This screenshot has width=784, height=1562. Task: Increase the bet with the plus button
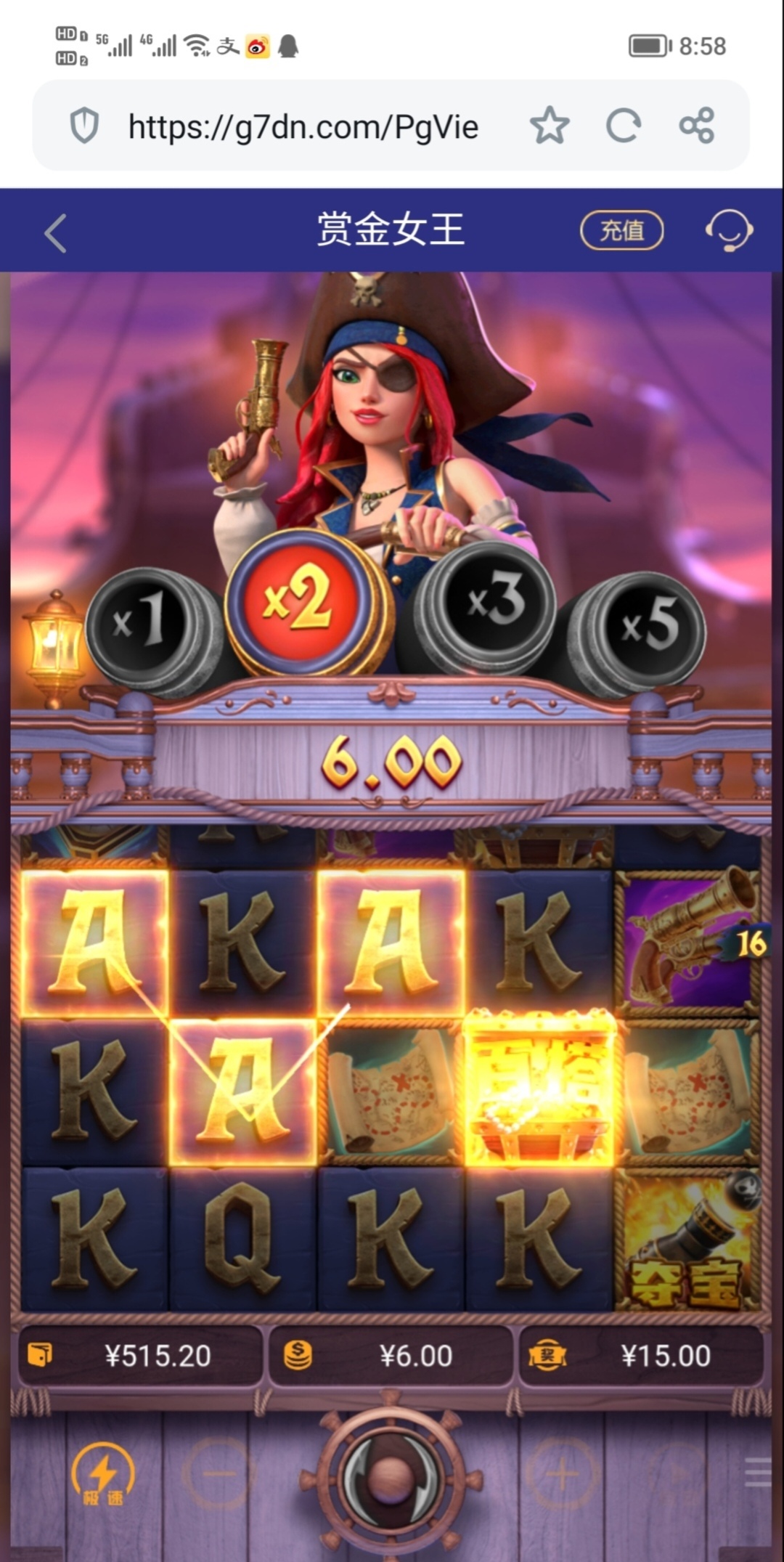562,1473
